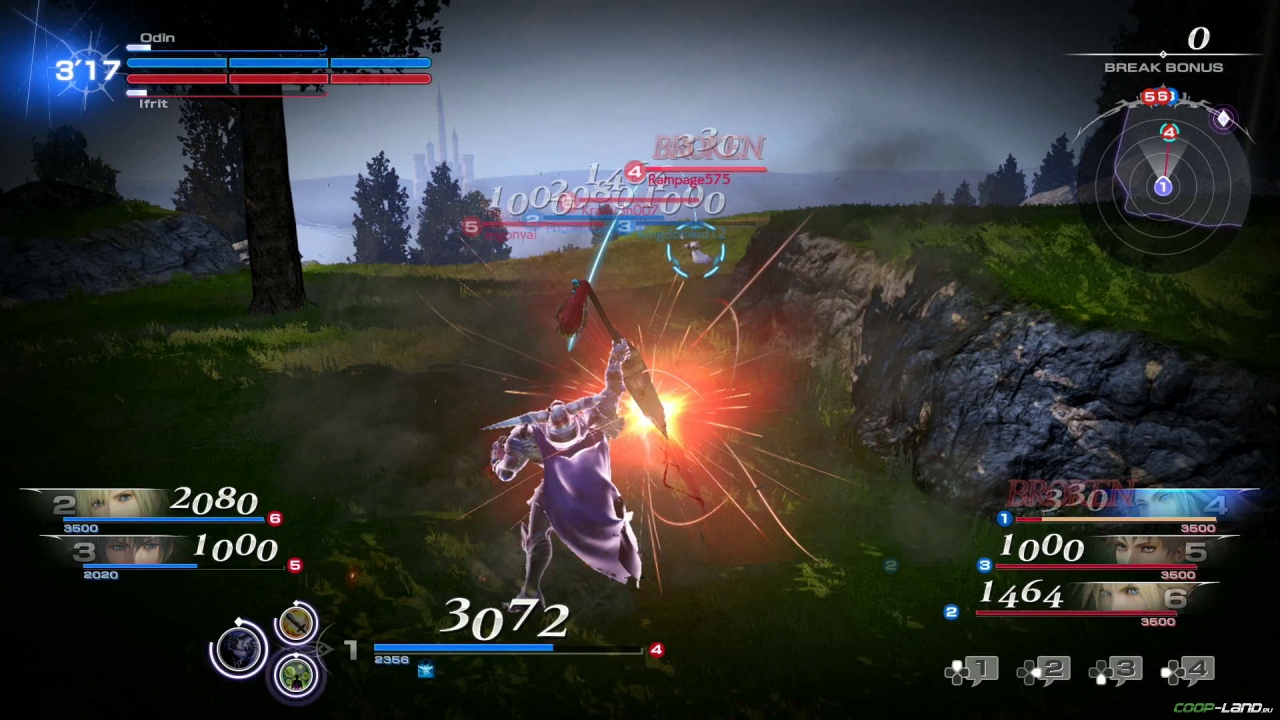
Task: Select the purple diamond marker on minimap
Action: point(1223,119)
